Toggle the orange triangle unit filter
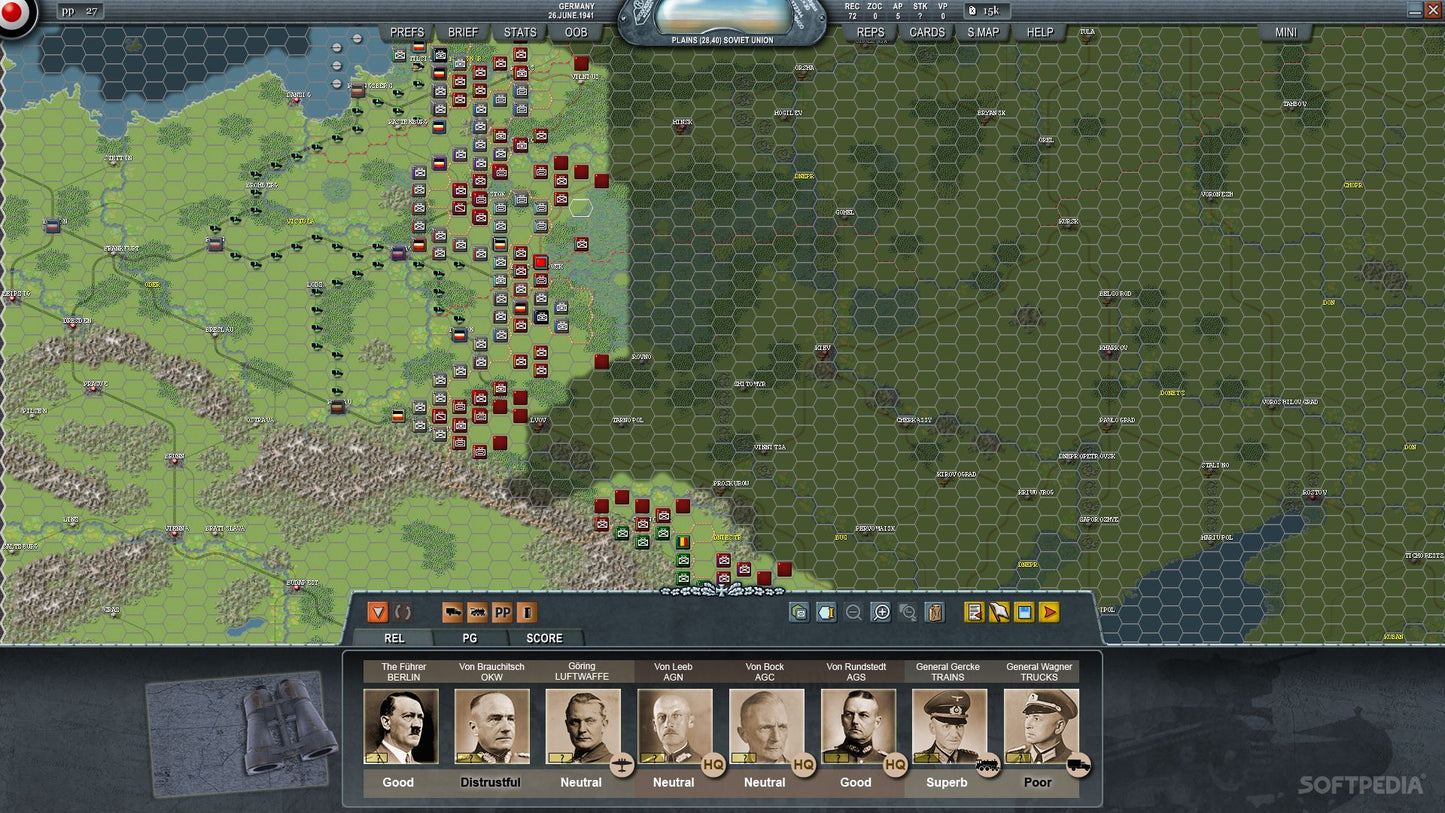The height and width of the screenshot is (813, 1445). point(378,612)
